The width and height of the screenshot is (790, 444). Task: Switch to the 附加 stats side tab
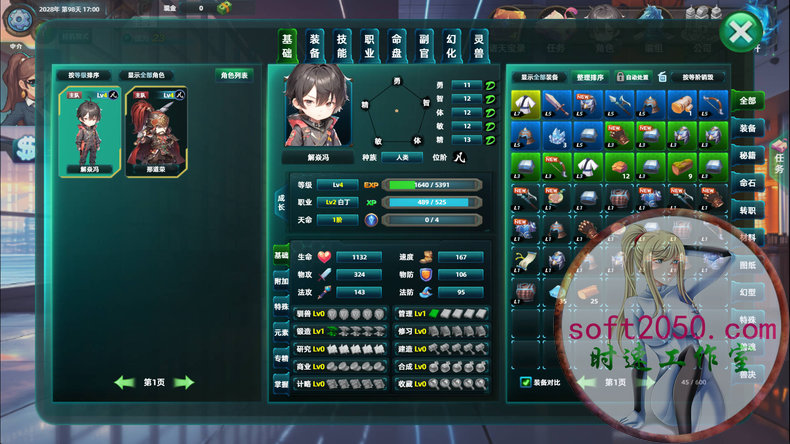click(x=281, y=281)
